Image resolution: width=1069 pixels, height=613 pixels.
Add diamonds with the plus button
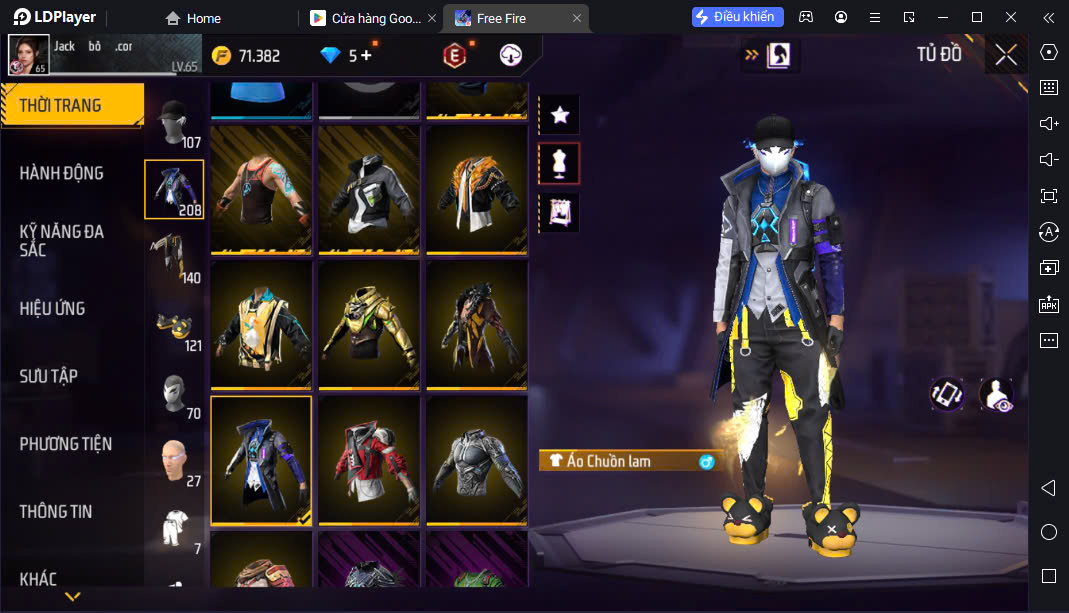[367, 56]
